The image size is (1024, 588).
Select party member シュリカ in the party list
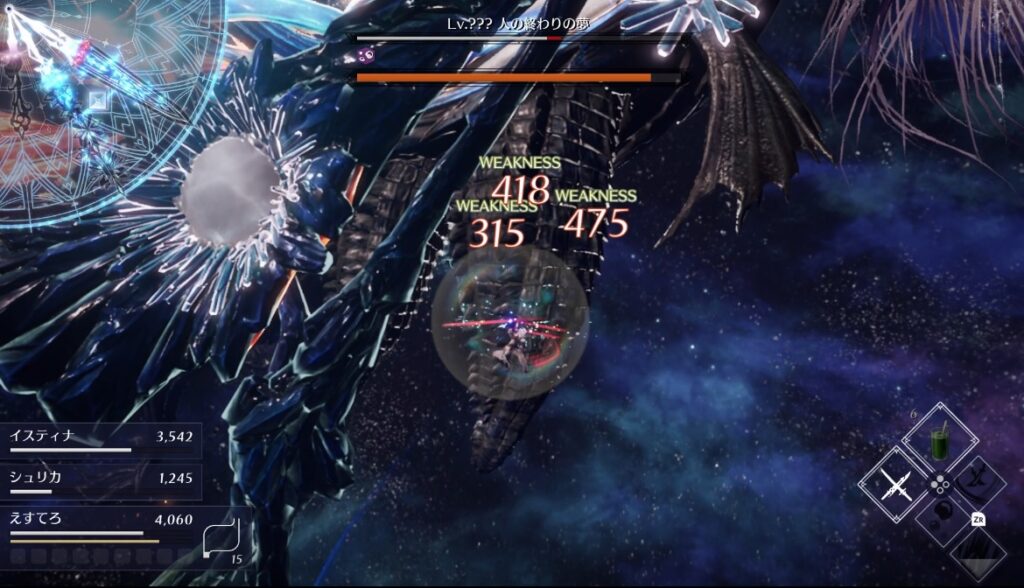[100, 479]
